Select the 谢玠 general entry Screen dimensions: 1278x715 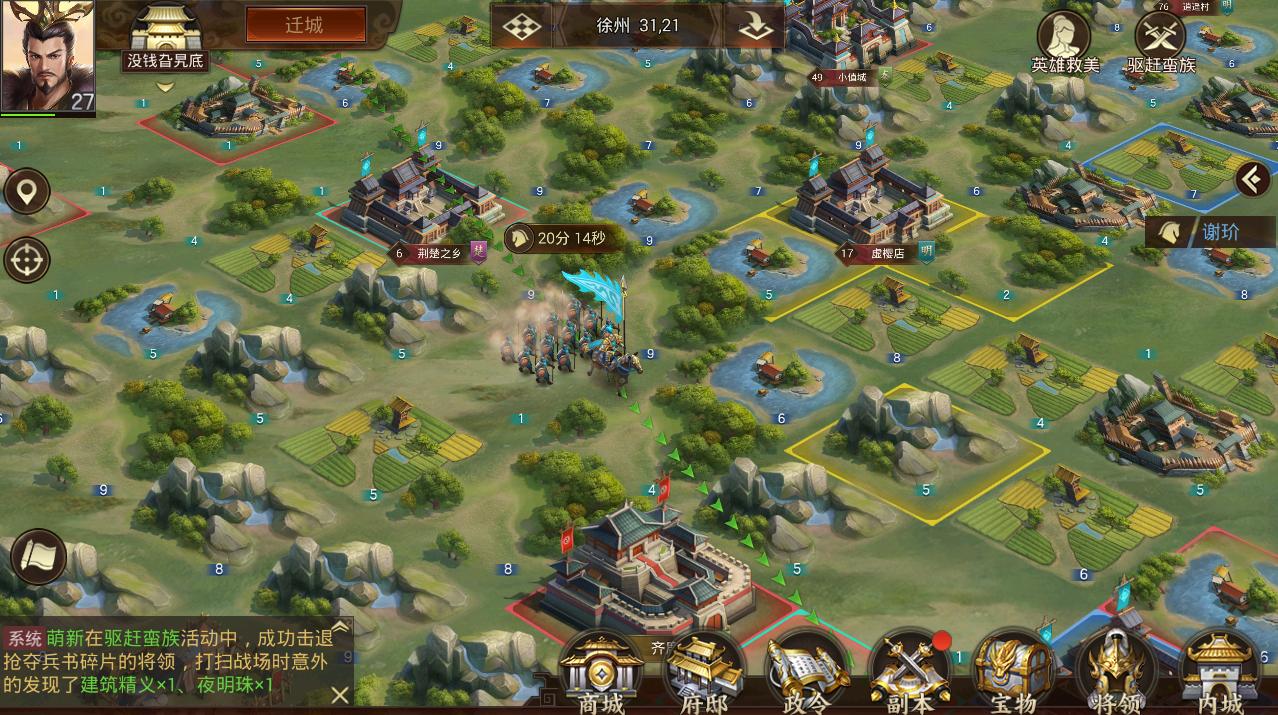click(x=1208, y=232)
